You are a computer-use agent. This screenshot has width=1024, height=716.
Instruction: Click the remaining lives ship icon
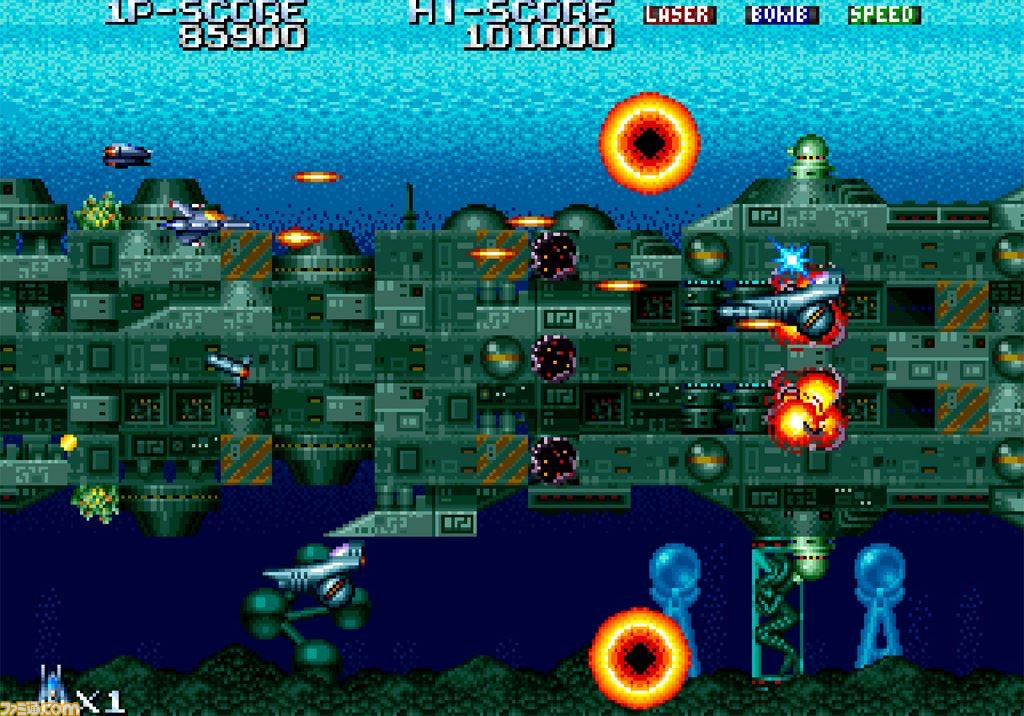54,688
